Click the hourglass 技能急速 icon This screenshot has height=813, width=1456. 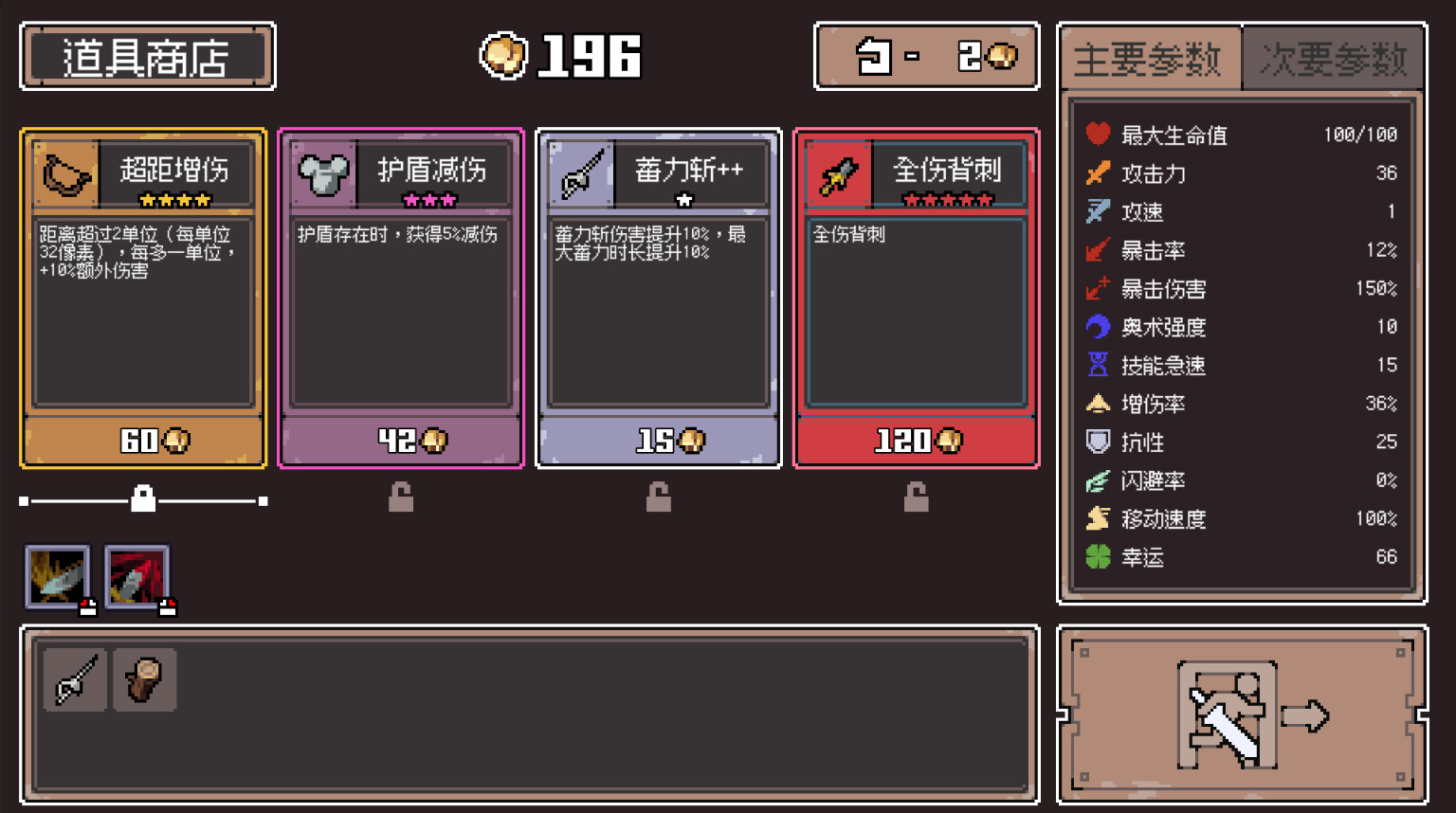(1097, 366)
